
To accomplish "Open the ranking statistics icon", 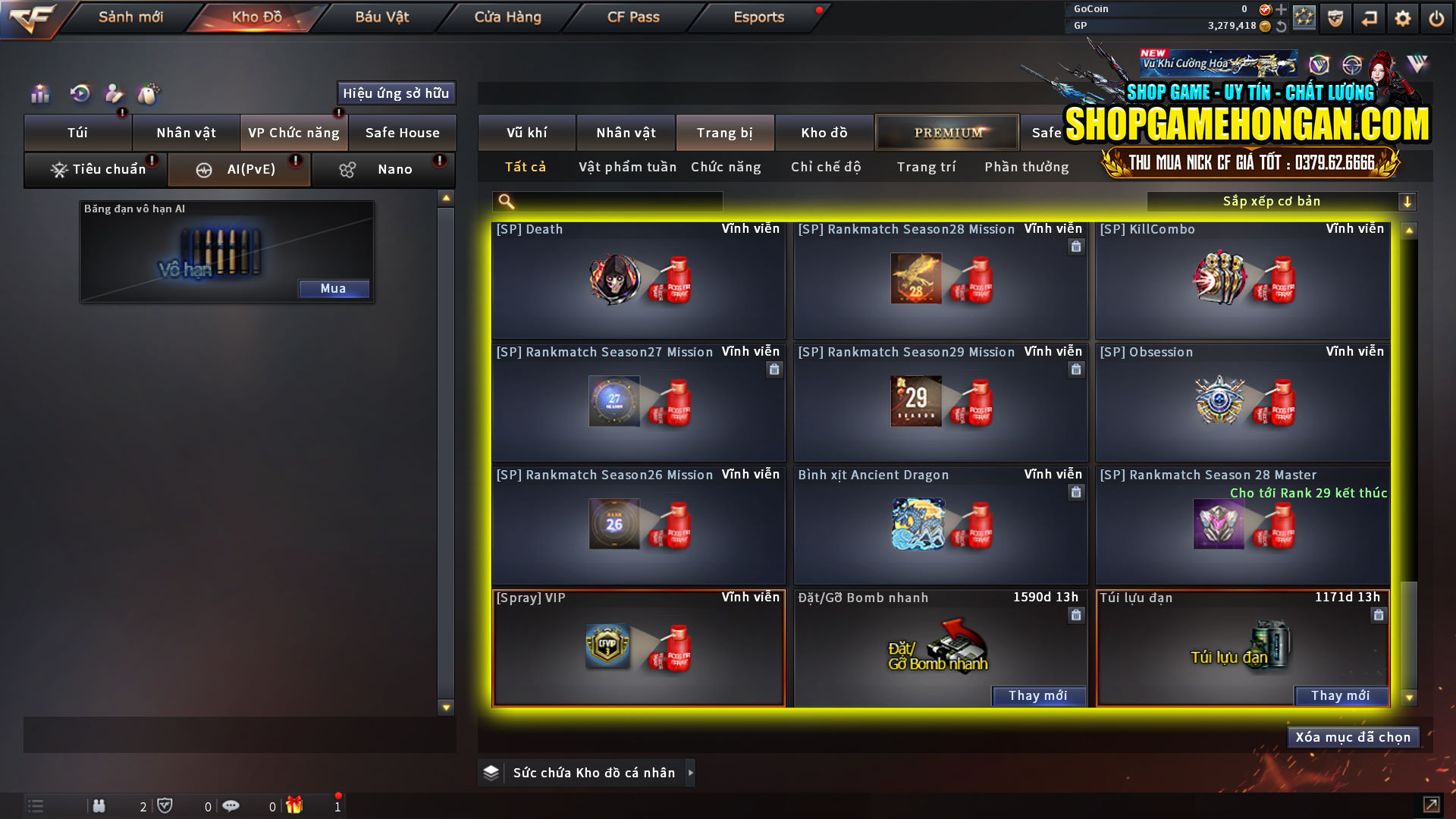I will pyautogui.click(x=39, y=93).
